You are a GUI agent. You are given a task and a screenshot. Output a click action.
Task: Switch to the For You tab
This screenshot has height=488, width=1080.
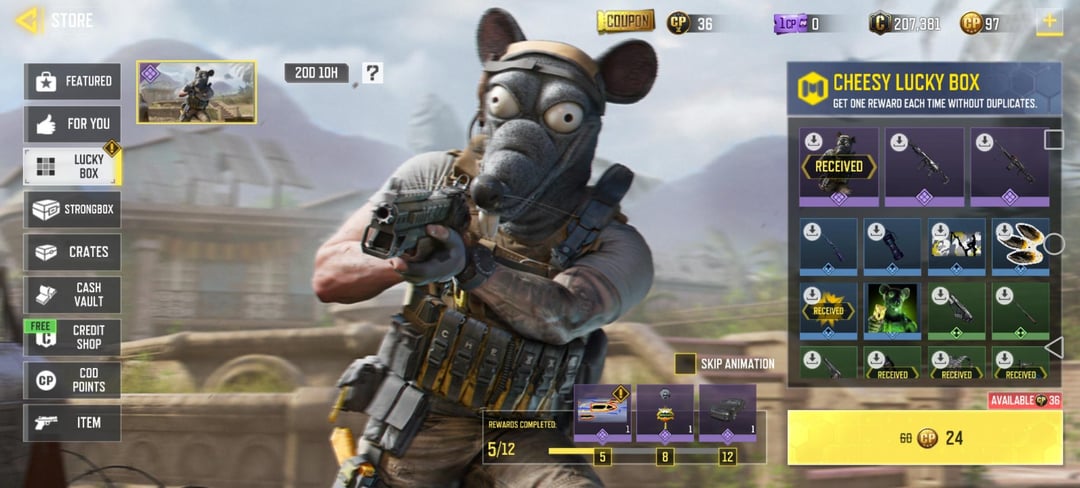(72, 124)
